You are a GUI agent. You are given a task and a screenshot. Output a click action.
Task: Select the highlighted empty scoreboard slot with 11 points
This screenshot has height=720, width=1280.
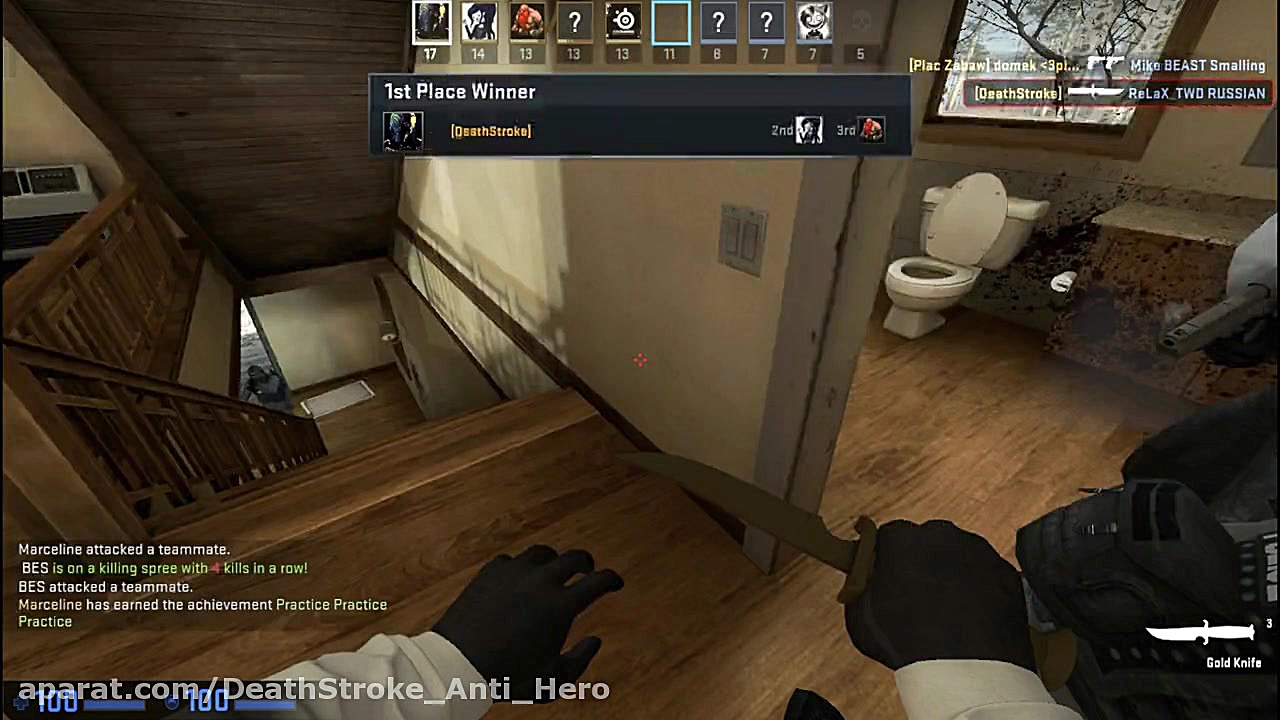[x=669, y=21]
